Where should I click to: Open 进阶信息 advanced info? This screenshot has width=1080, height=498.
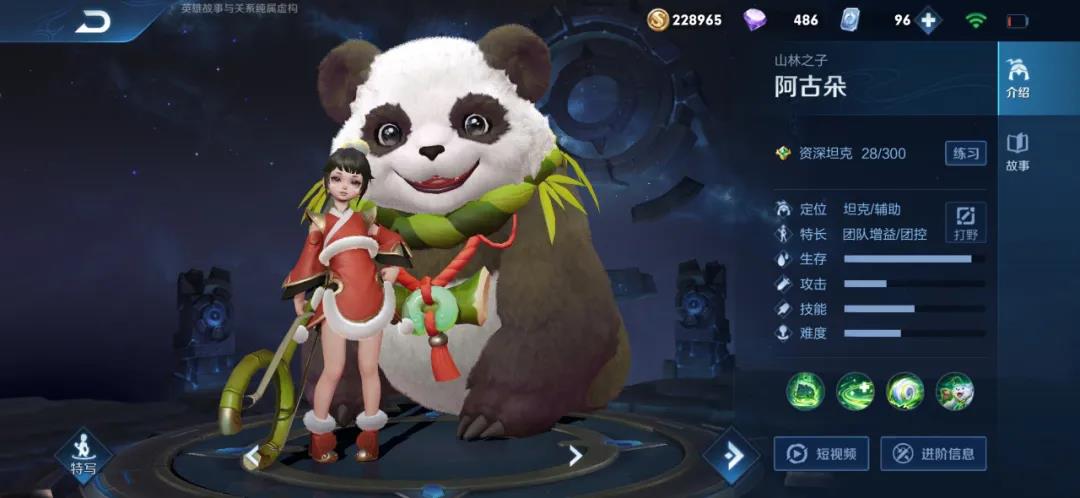(x=933, y=454)
